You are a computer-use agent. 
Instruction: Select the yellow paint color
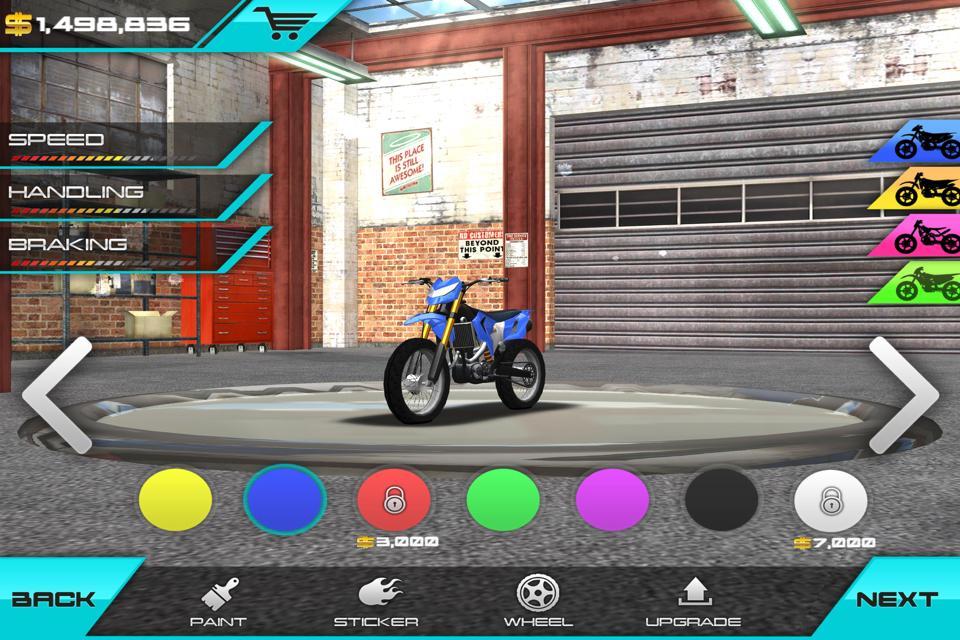[x=175, y=499]
